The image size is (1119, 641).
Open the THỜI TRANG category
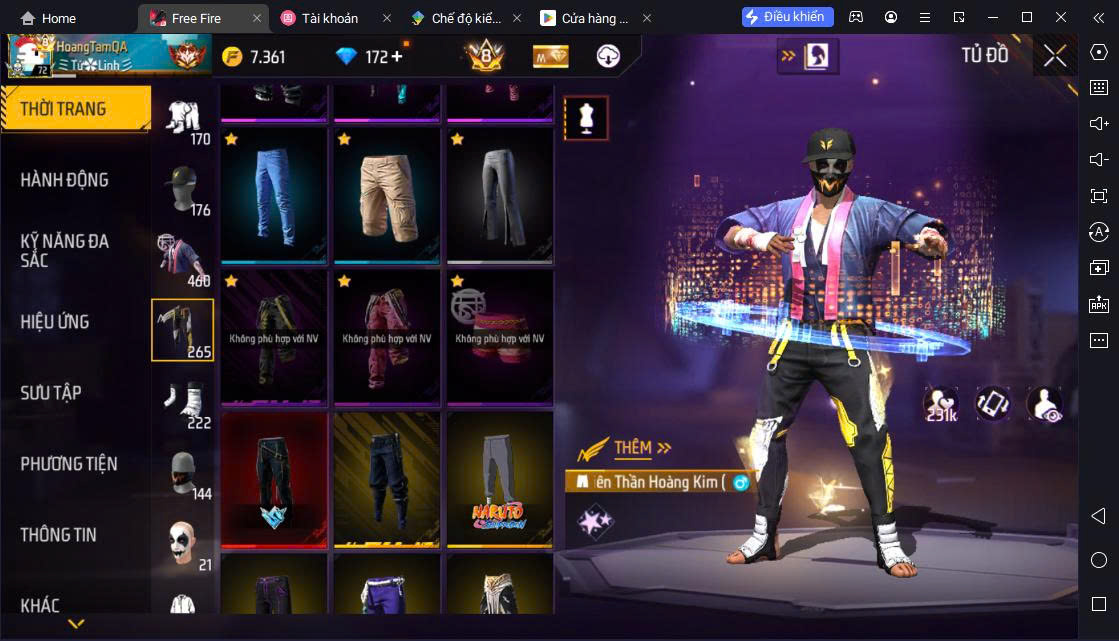click(x=64, y=109)
